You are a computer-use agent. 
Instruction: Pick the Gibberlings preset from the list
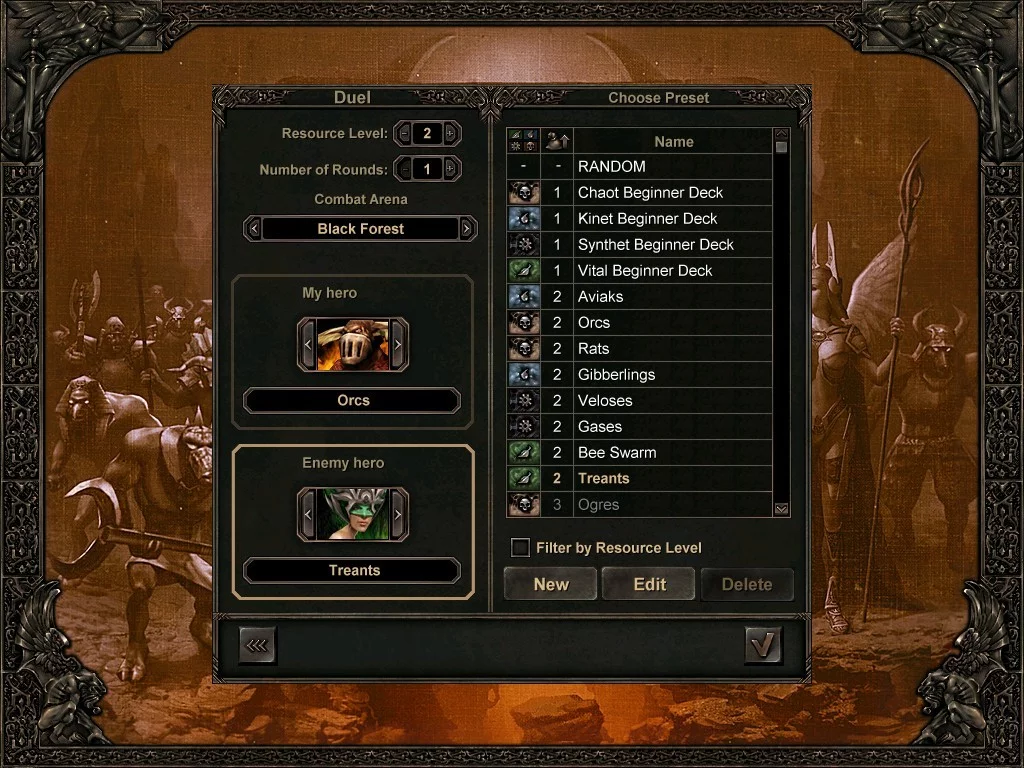pos(672,375)
